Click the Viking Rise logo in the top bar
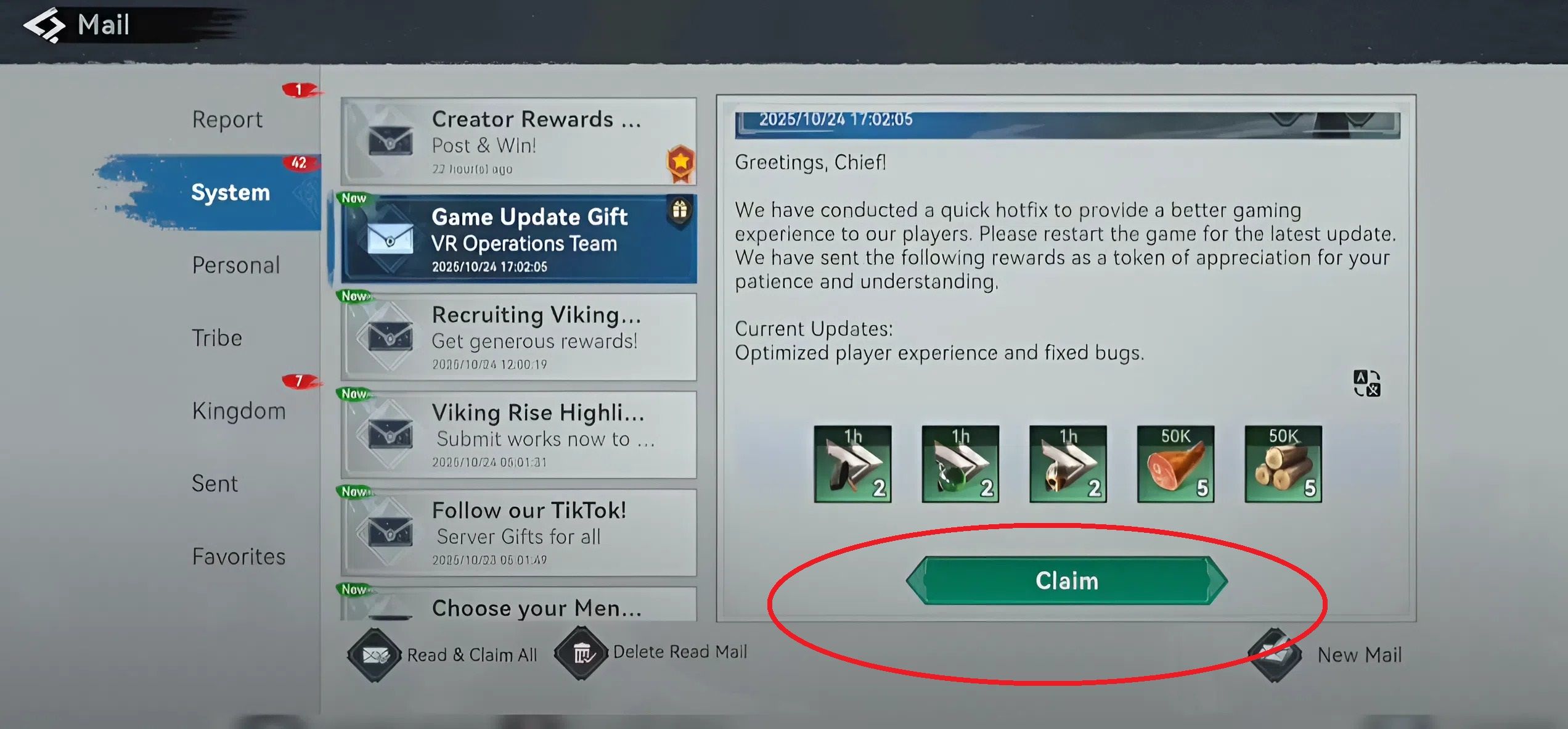 point(44,24)
